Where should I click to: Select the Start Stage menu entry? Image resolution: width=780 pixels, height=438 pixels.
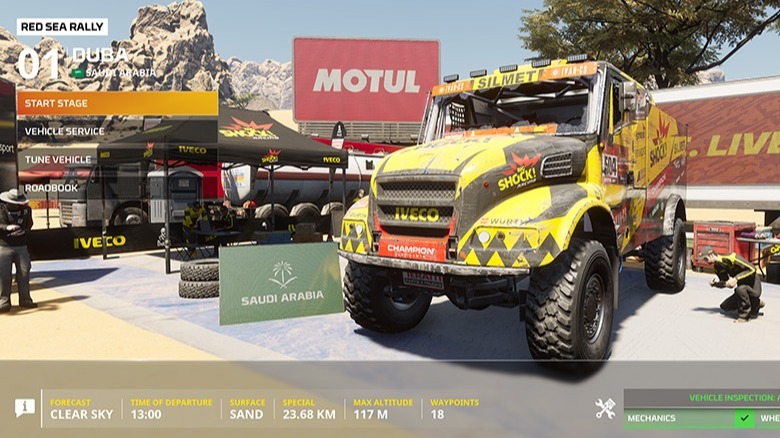coord(116,103)
